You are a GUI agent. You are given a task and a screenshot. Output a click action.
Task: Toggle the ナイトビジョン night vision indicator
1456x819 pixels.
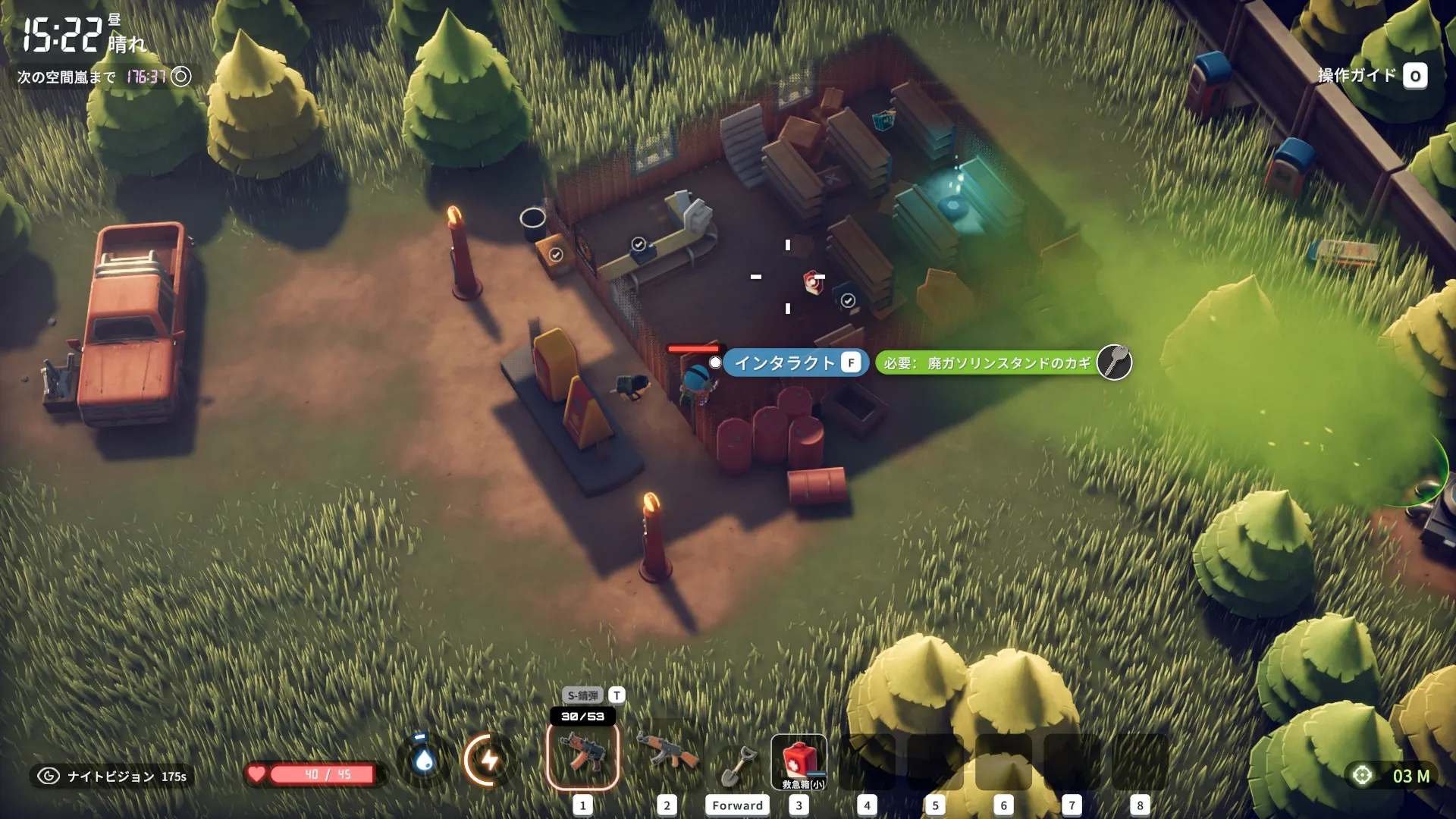point(111,777)
